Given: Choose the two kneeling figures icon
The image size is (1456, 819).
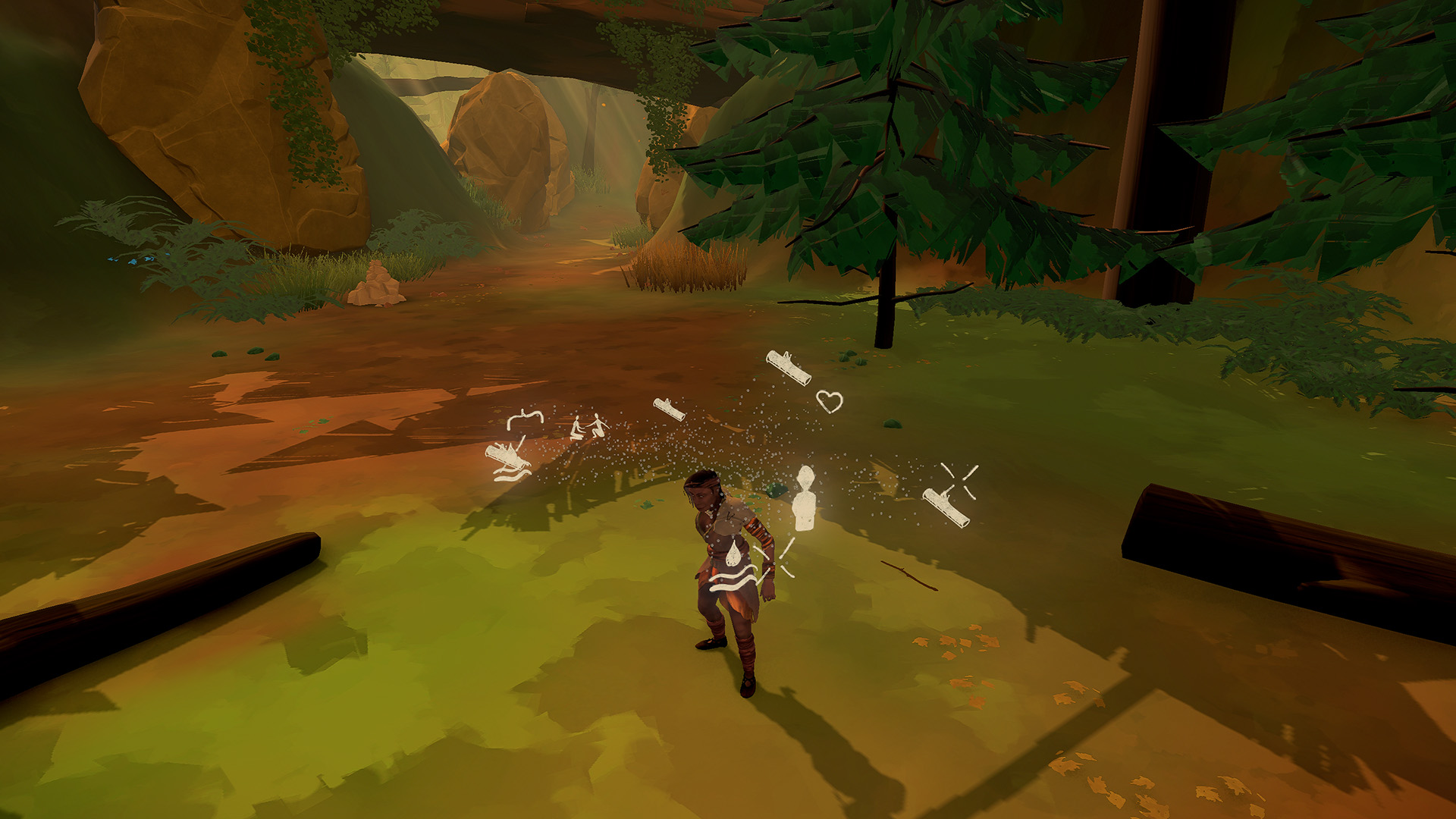Looking at the screenshot, I should click(588, 428).
